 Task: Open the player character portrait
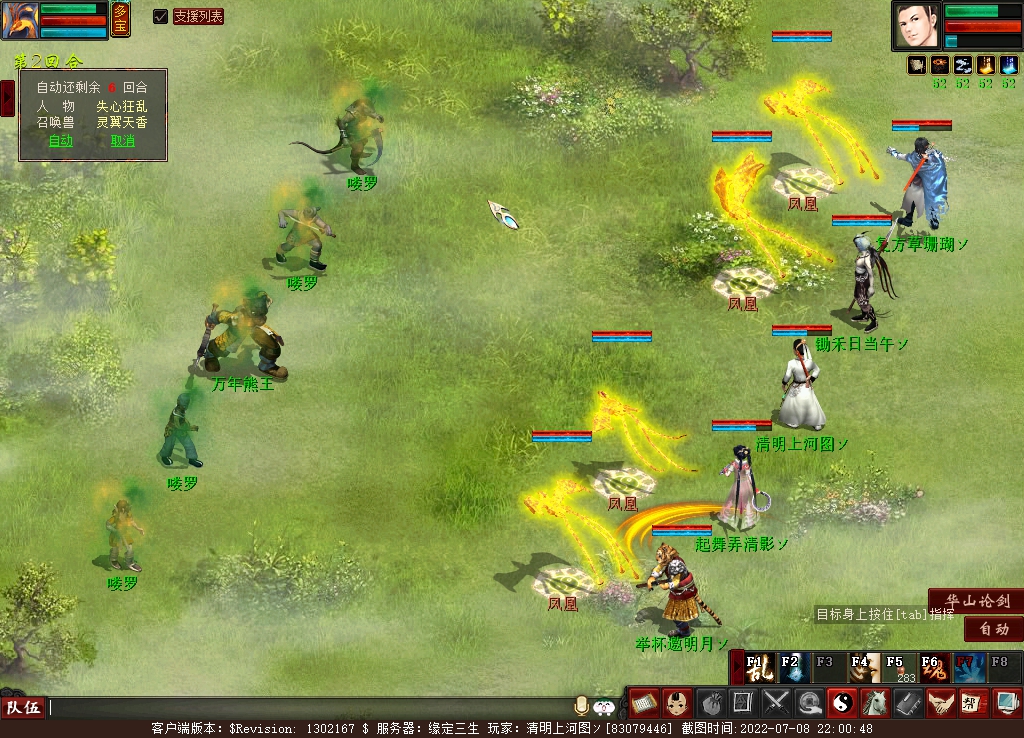(917, 26)
